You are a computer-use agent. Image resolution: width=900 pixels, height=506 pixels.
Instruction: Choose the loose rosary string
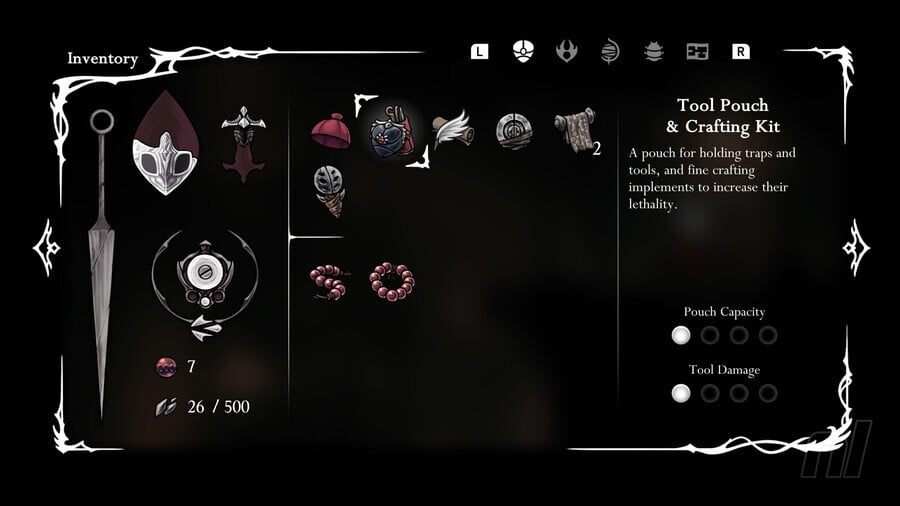[x=328, y=282]
